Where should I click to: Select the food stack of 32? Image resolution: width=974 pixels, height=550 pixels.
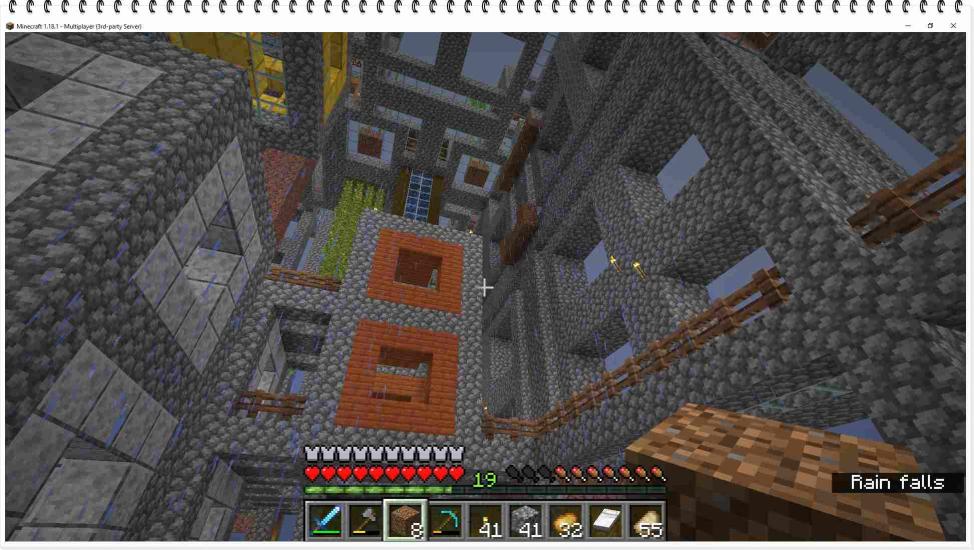click(565, 520)
